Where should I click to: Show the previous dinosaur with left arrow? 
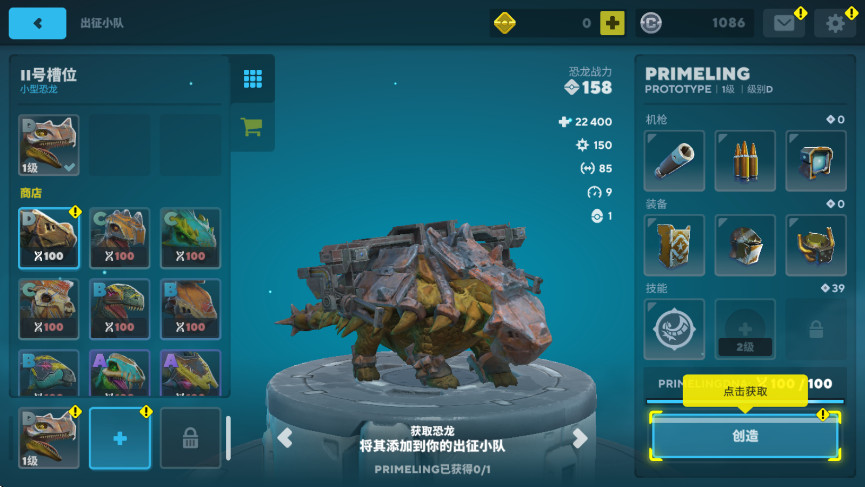(285, 437)
